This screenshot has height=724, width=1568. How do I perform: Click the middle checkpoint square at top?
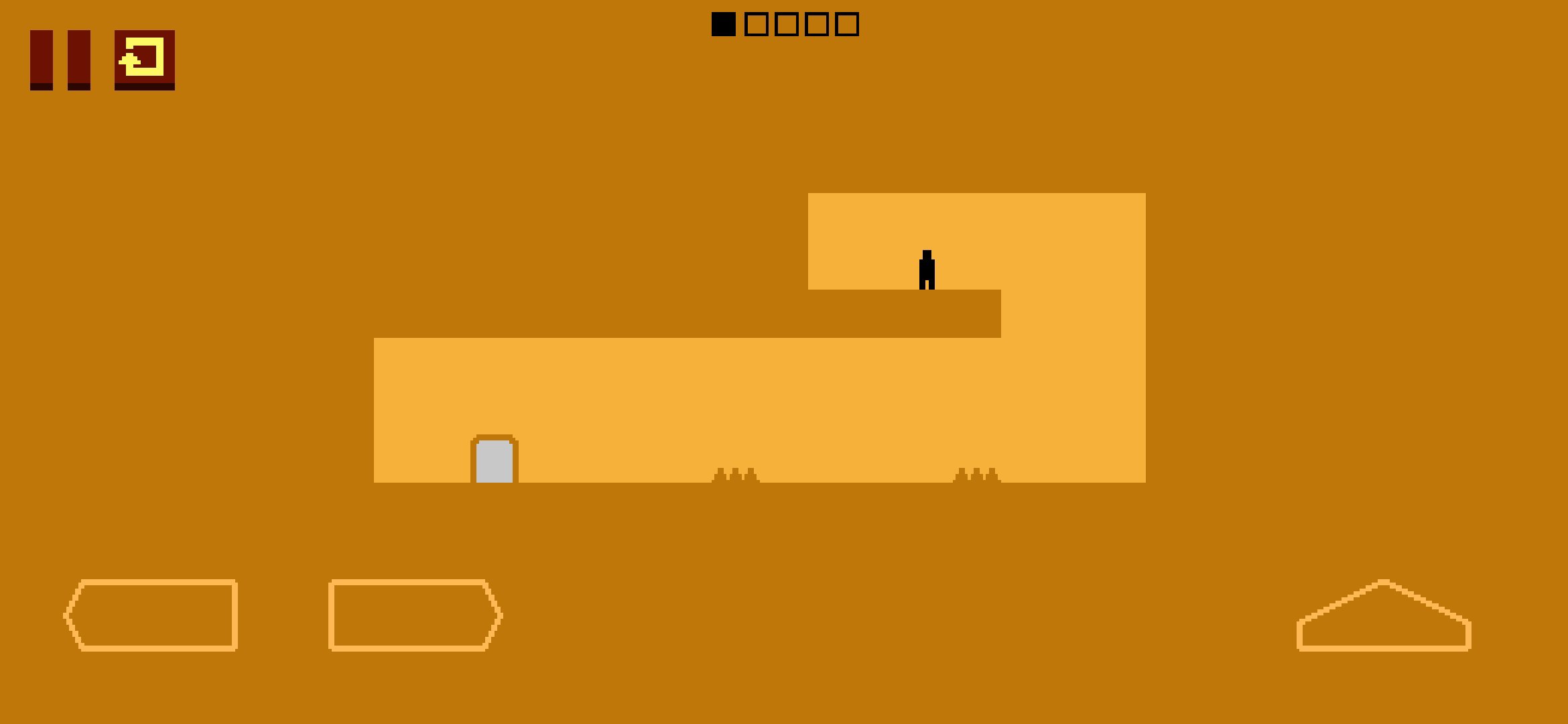pyautogui.click(x=787, y=25)
